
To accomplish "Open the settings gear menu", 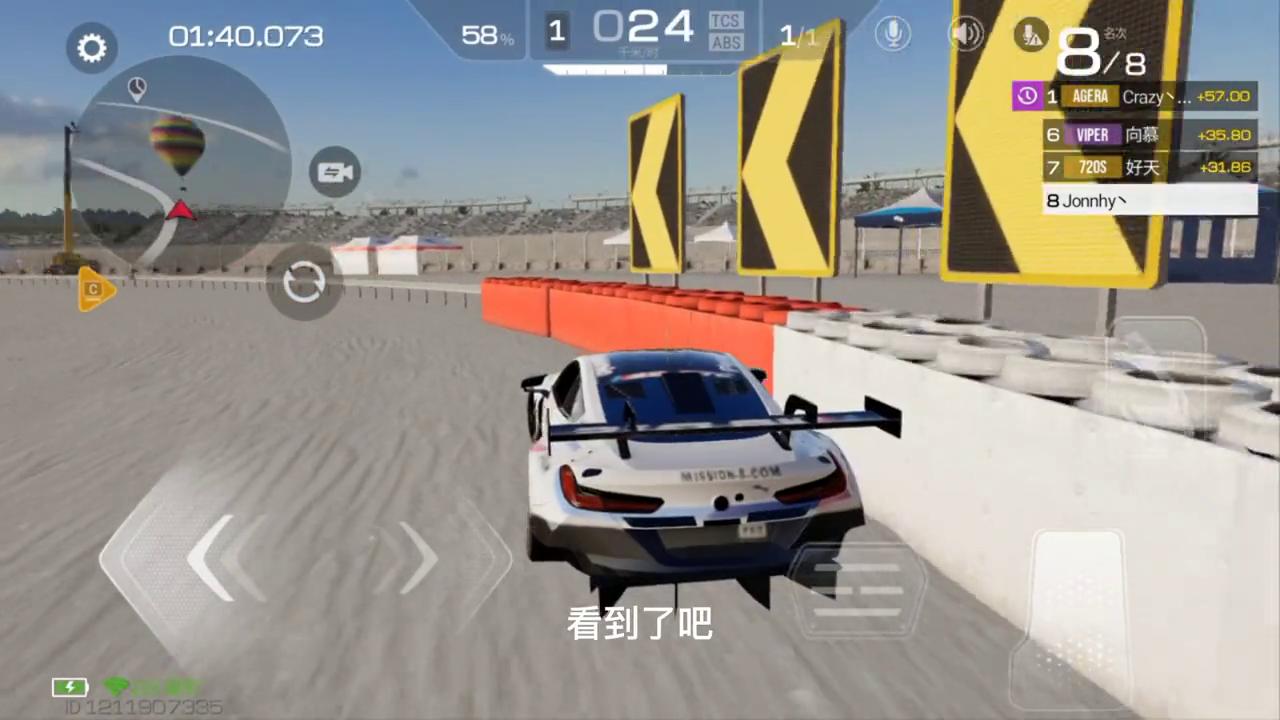I will click(x=92, y=47).
